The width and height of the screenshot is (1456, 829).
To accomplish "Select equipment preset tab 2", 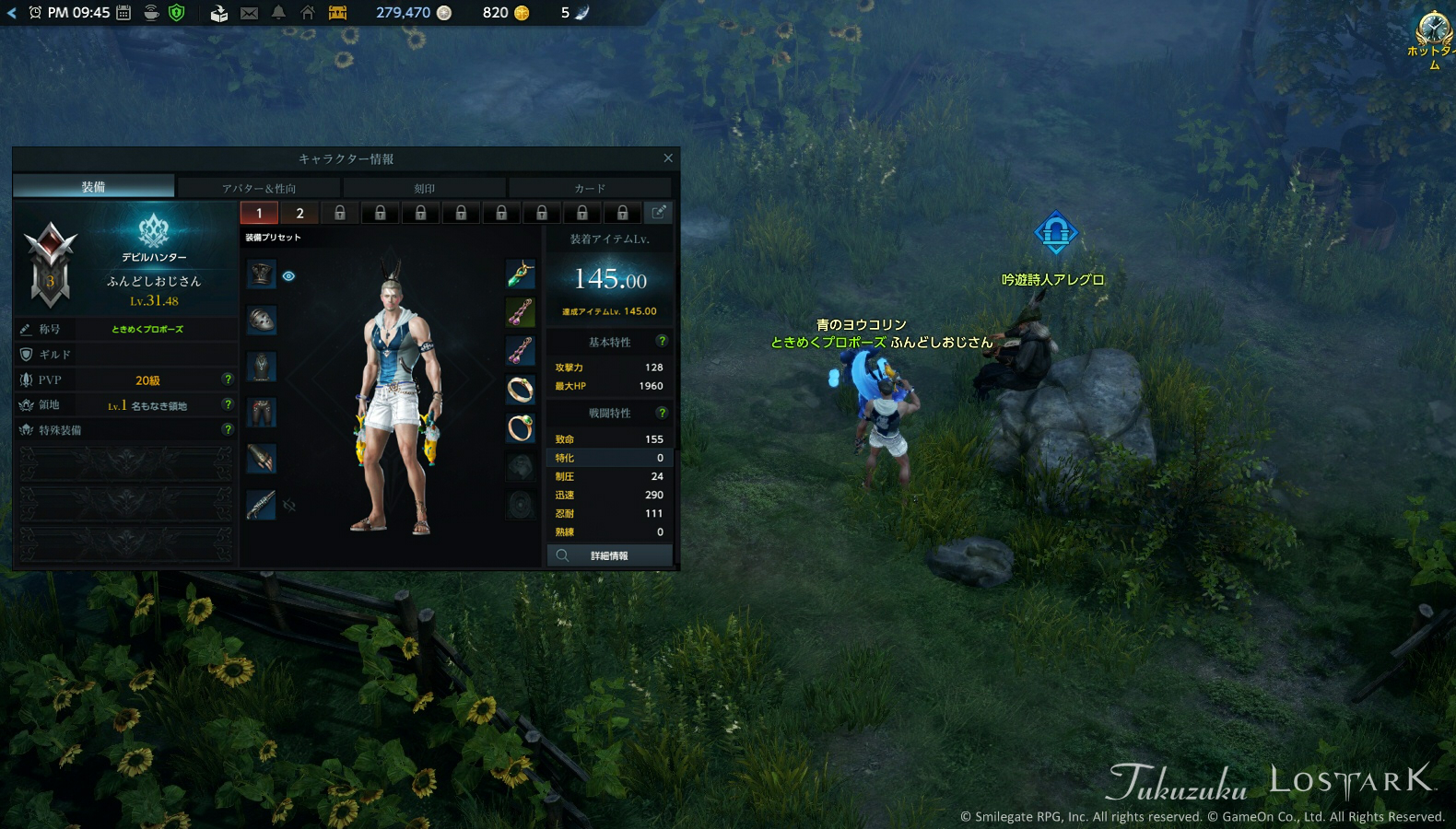I will (x=299, y=213).
